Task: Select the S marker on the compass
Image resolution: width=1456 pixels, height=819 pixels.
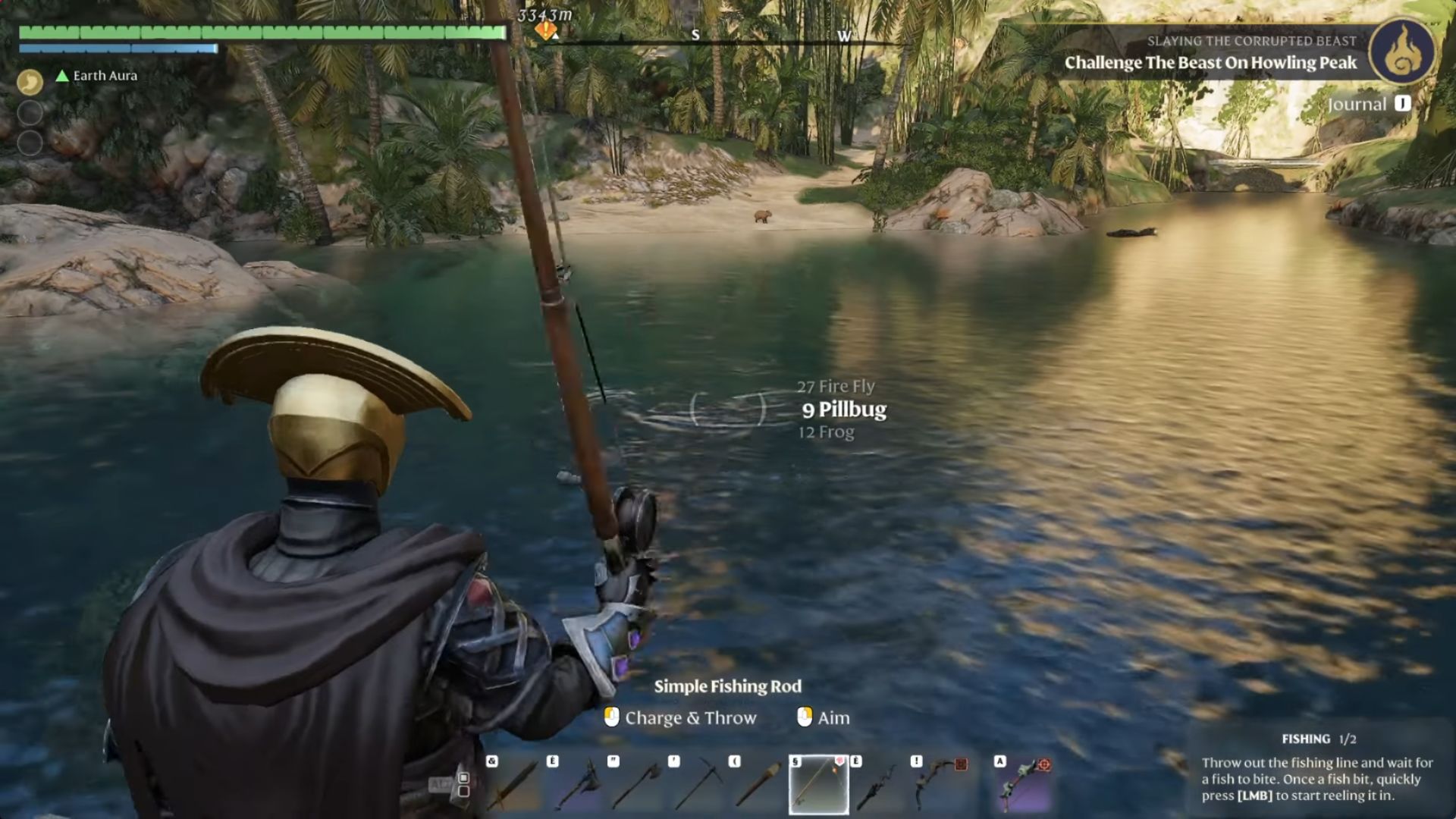Action: 695,35
